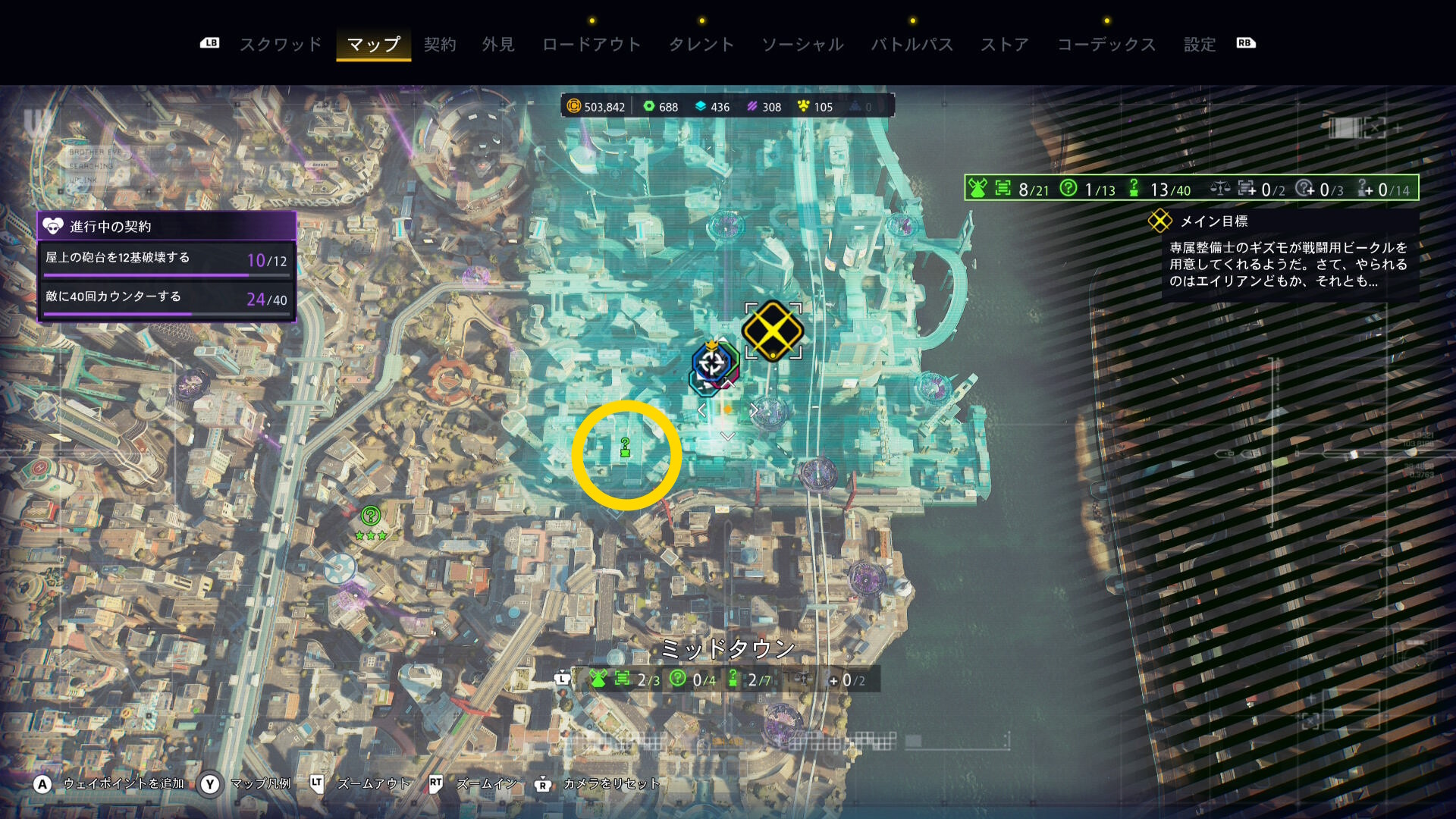This screenshot has height=819, width=1456.
Task: Open the ストア tab
Action: (1005, 44)
